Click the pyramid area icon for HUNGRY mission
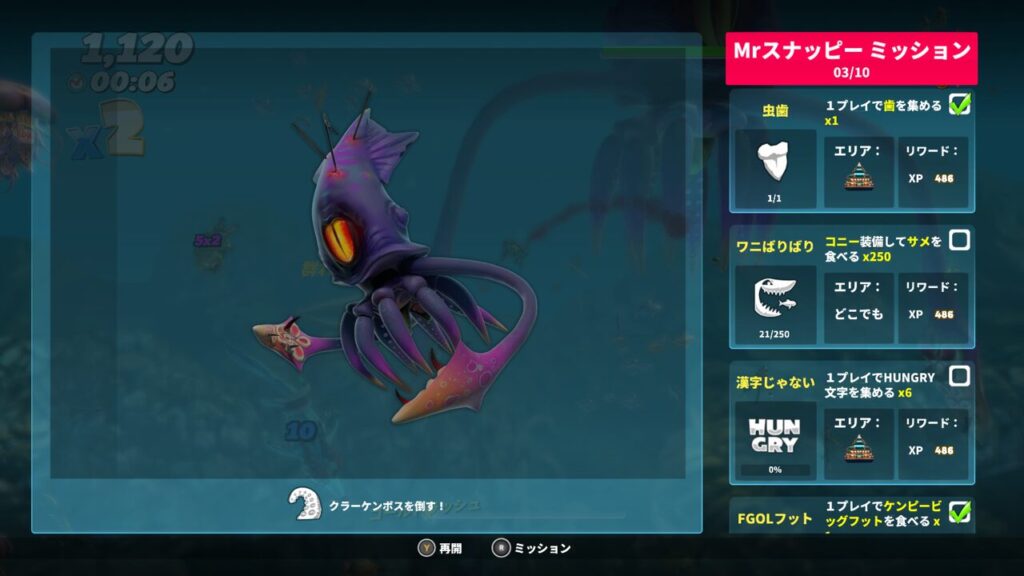Viewport: 1024px width, 576px height. [x=858, y=446]
